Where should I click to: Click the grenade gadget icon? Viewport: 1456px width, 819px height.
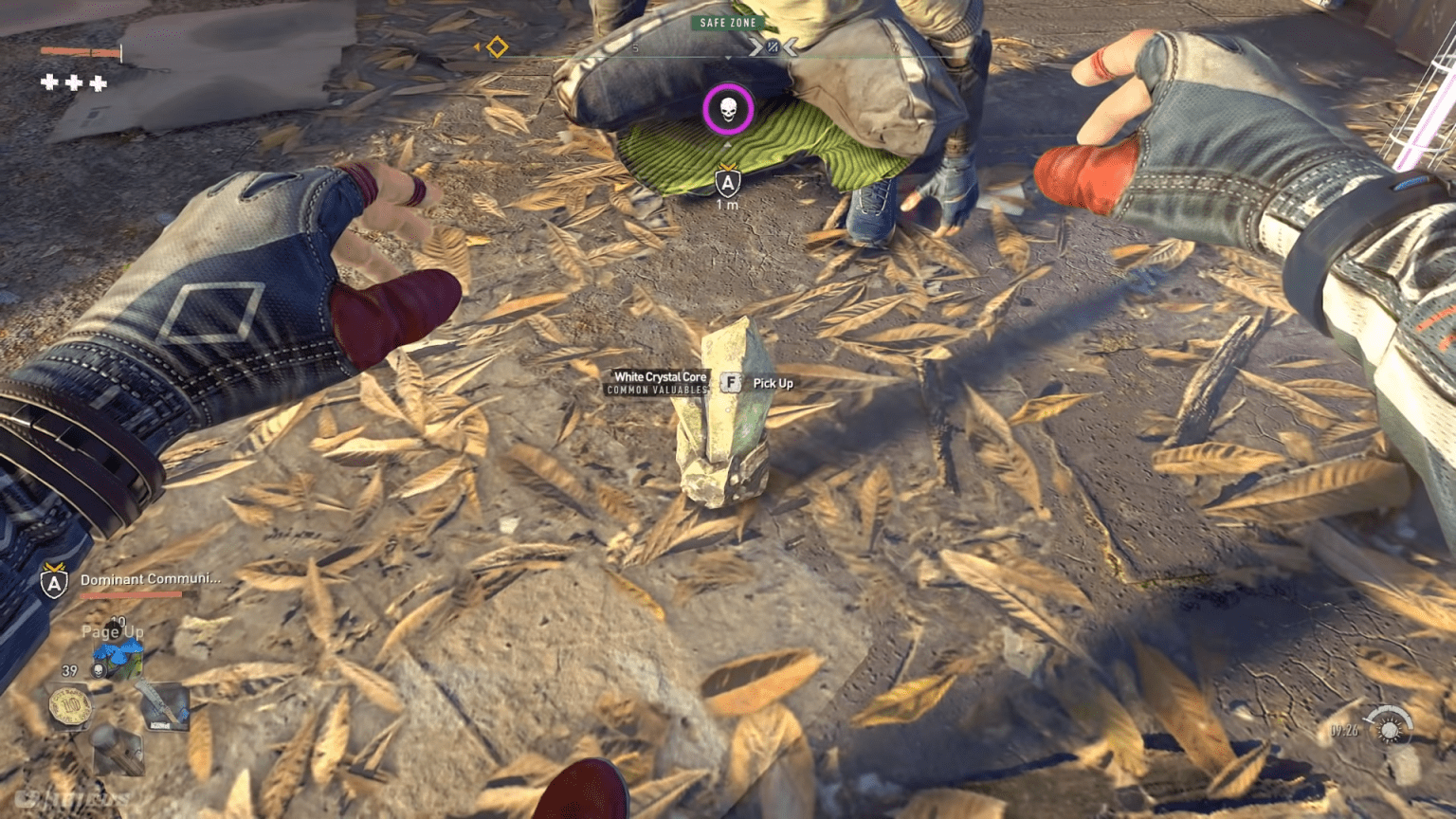point(116,749)
